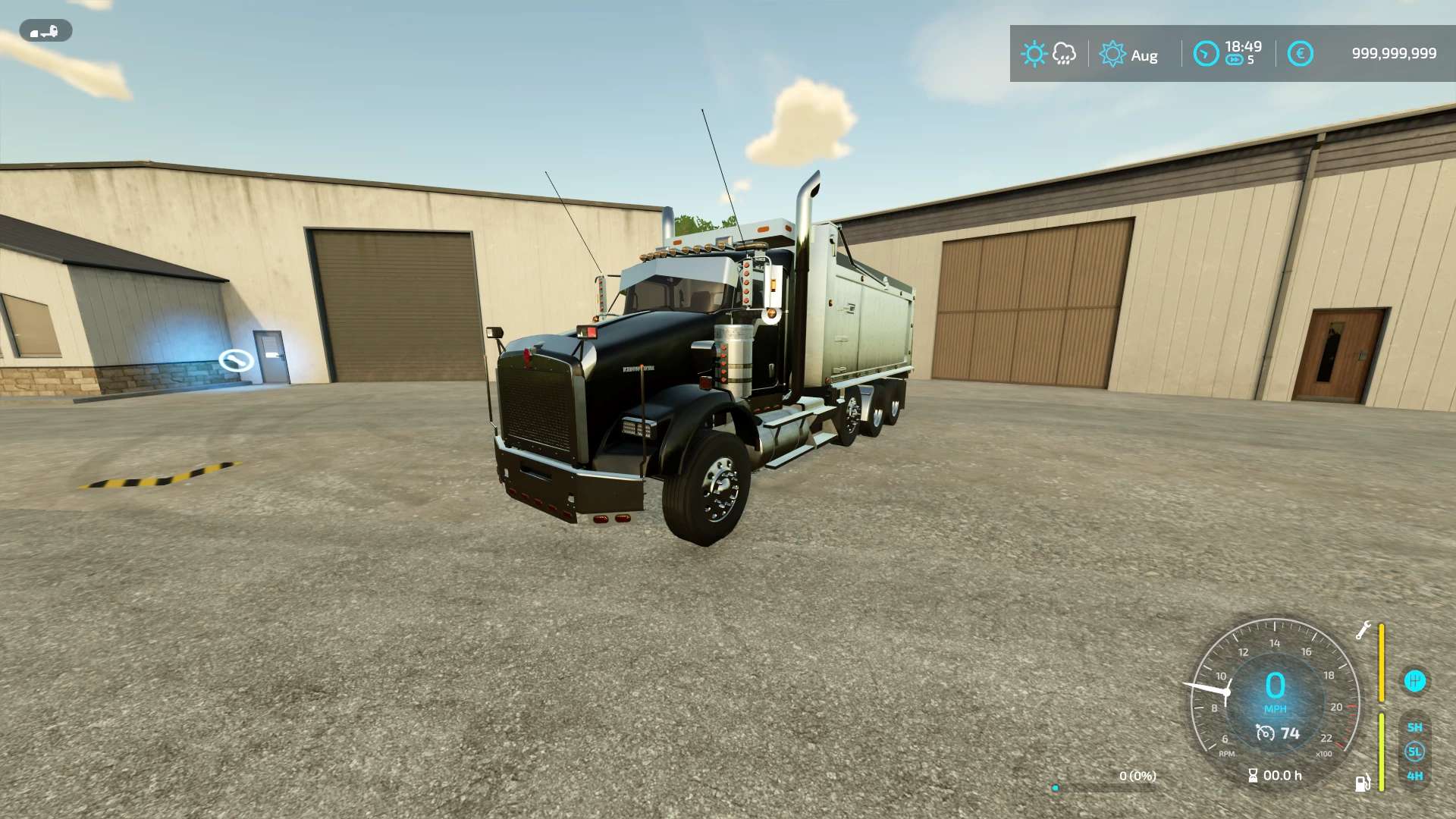
Task: Click the cruise control speed icon
Action: pos(1265,733)
